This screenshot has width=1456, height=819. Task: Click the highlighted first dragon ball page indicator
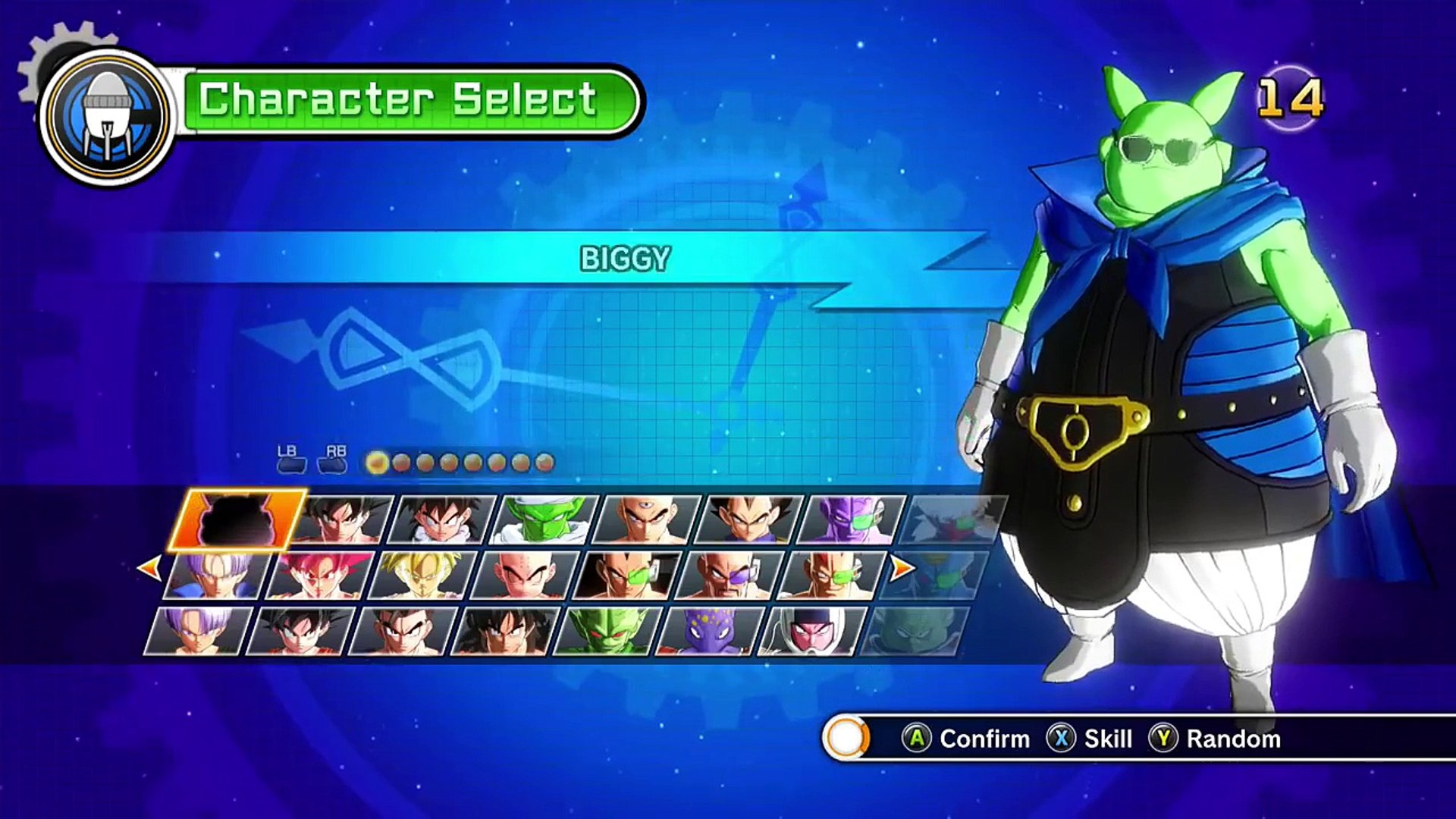[x=377, y=463]
